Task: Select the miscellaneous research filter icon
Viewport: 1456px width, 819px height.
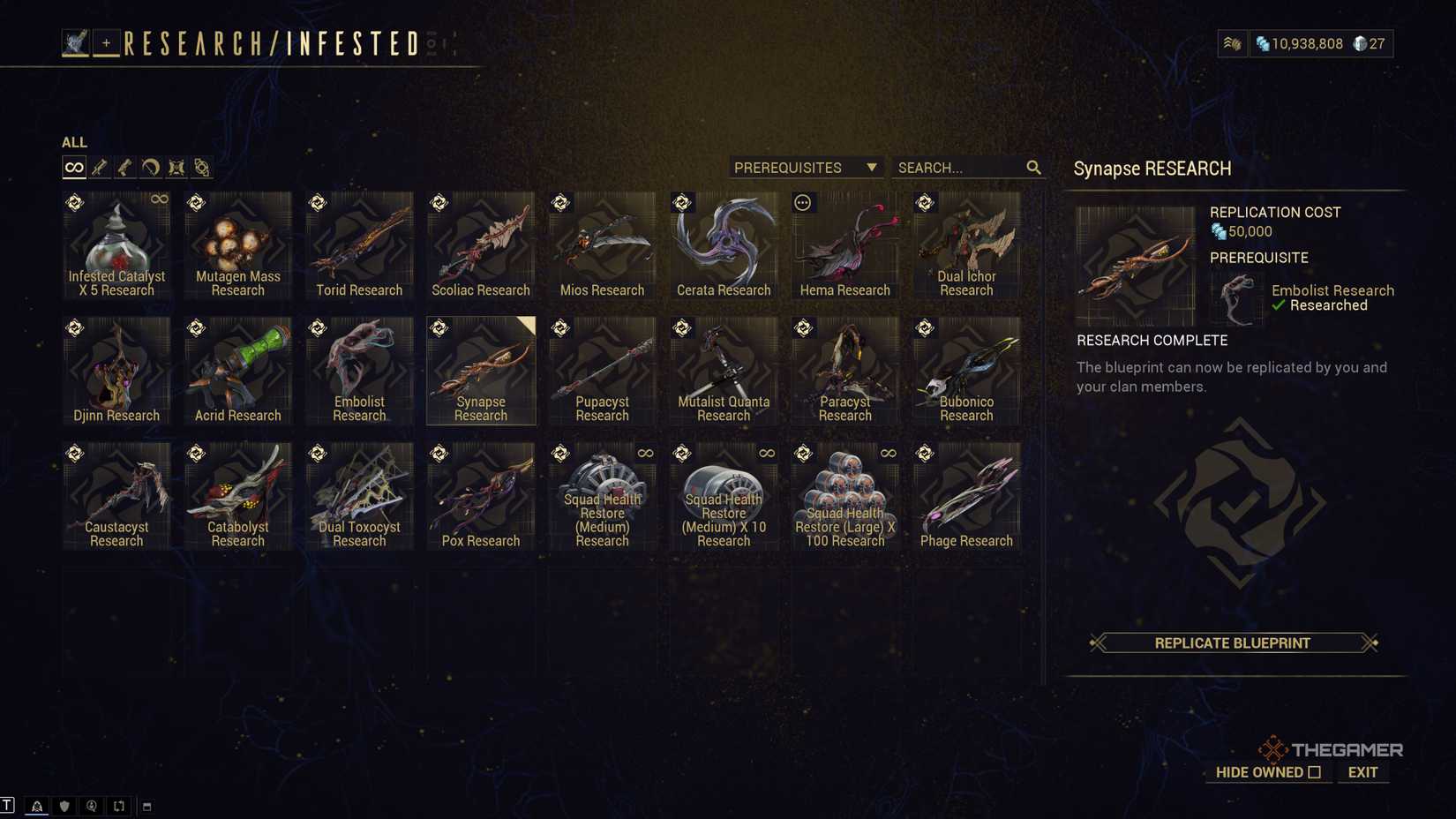Action: (x=201, y=167)
